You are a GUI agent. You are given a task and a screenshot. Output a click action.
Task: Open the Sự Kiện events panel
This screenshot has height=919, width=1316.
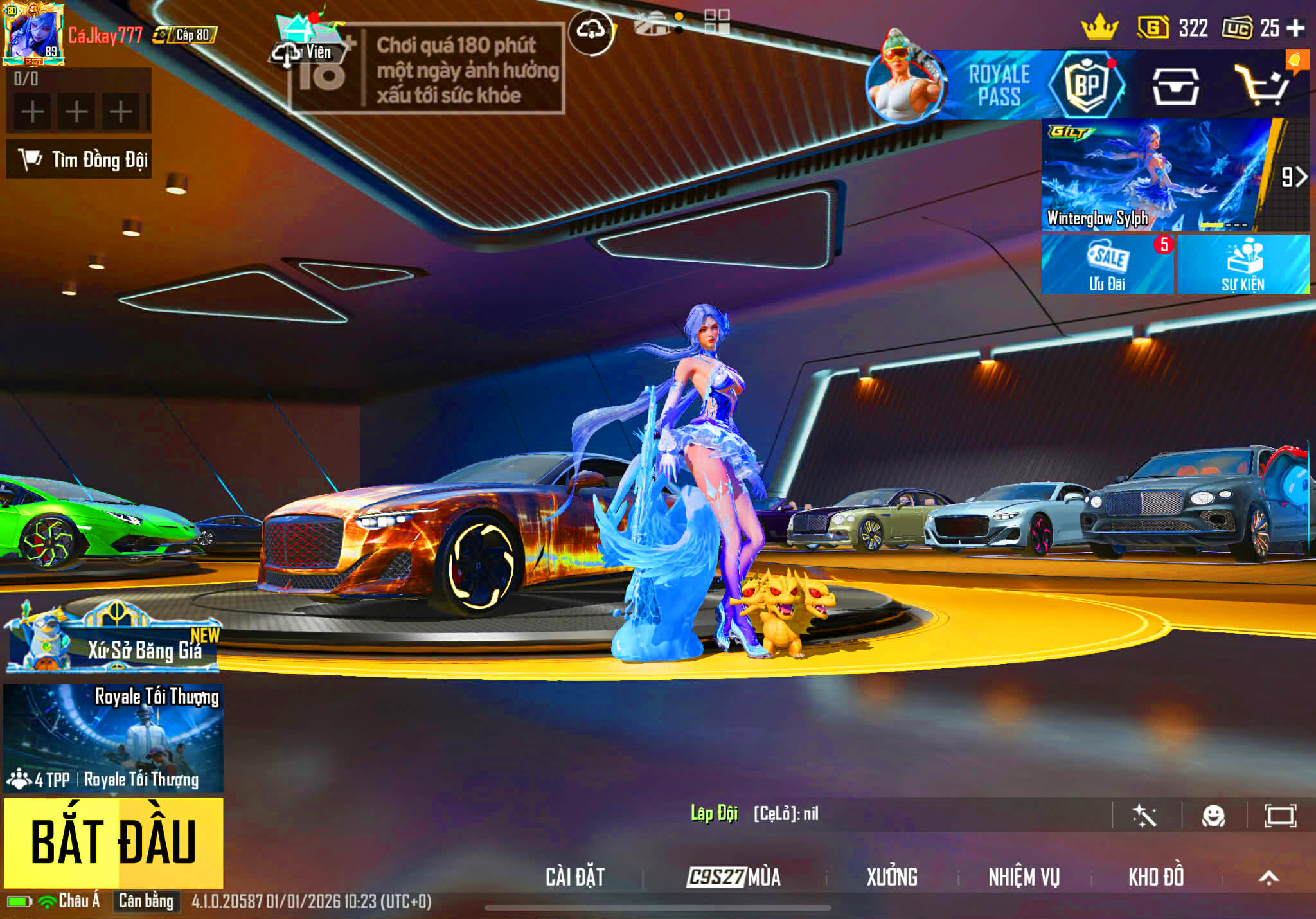point(1243,265)
